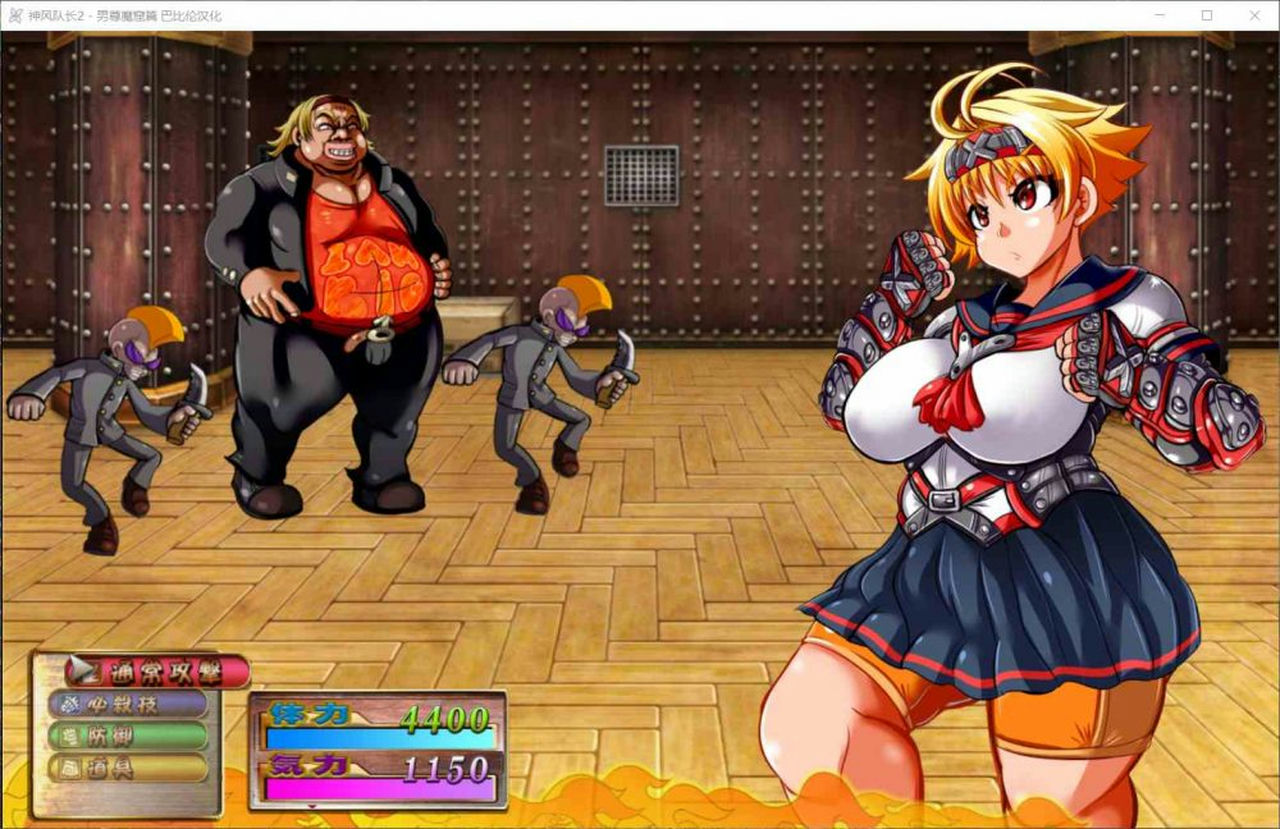Image resolution: width=1280 pixels, height=829 pixels.
Task: Click the small icon on the 必杀技 button
Action: 71,703
